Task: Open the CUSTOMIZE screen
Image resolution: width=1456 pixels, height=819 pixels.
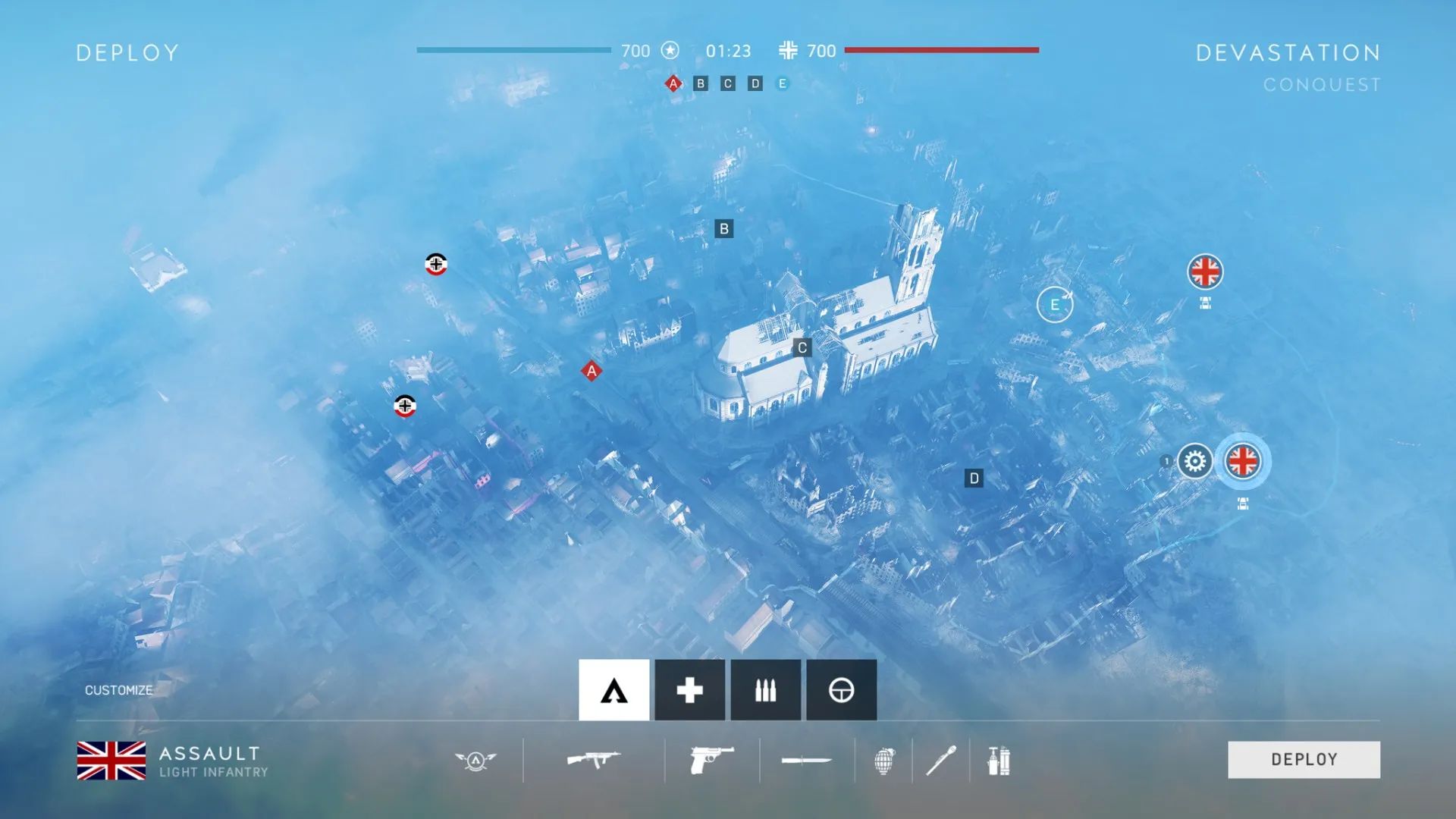Action: point(118,690)
